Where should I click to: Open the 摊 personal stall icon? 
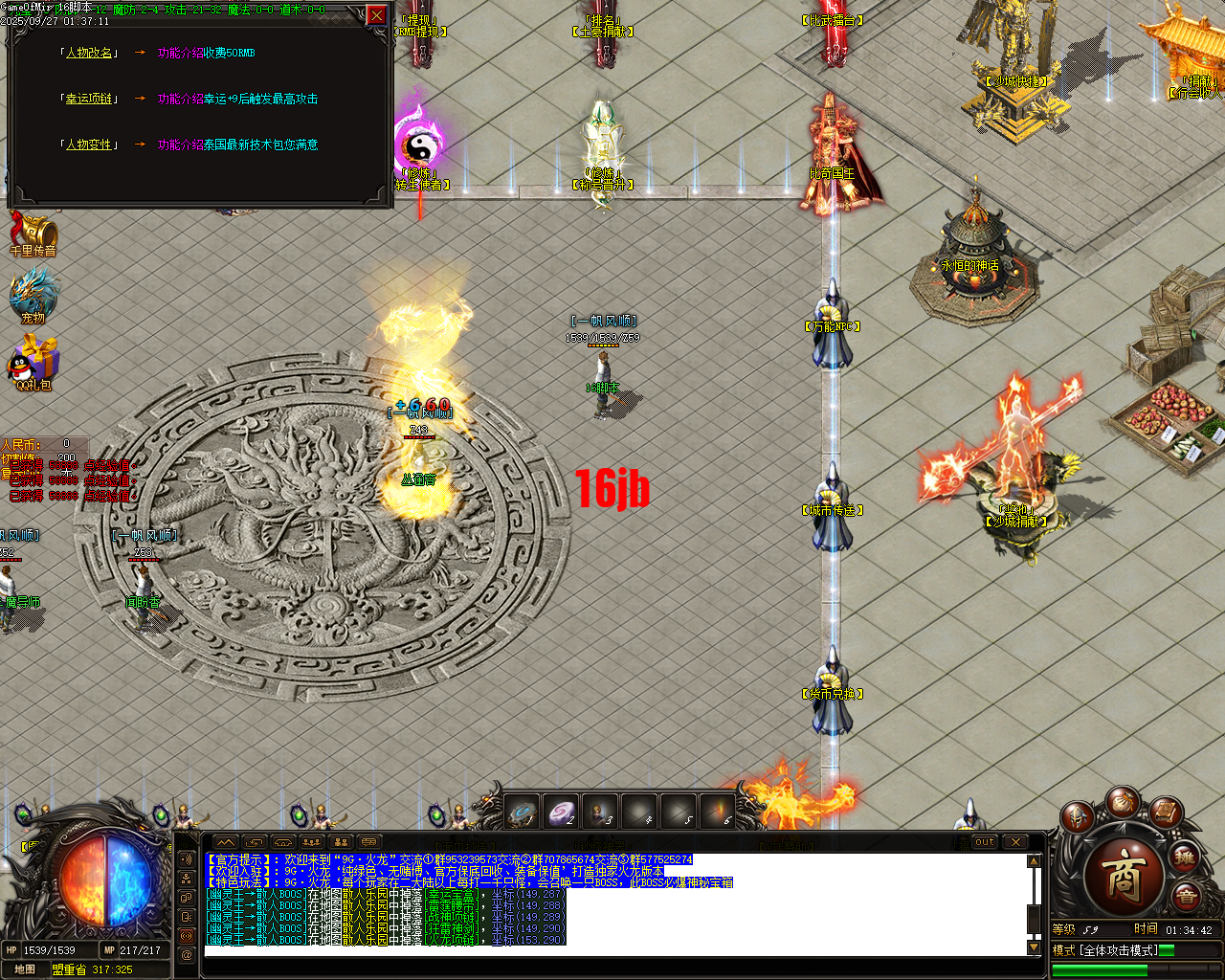pyautogui.click(x=1184, y=857)
